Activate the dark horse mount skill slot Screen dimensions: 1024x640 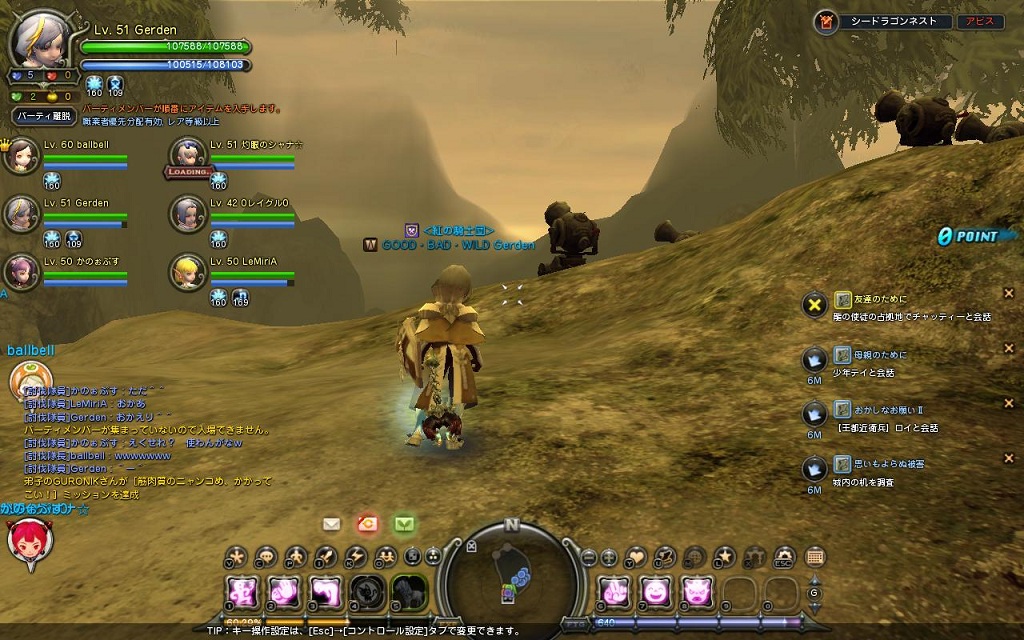[408, 593]
